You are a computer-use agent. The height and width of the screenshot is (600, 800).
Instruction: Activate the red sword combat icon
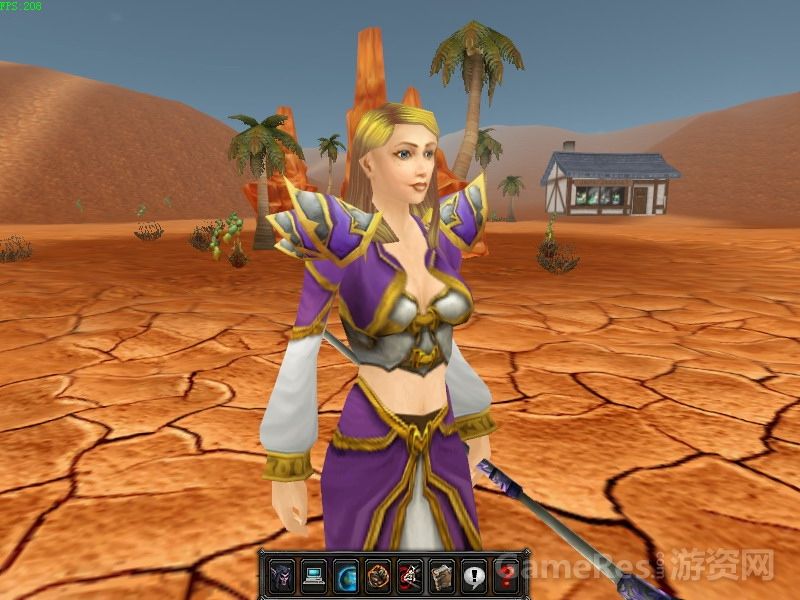410,574
